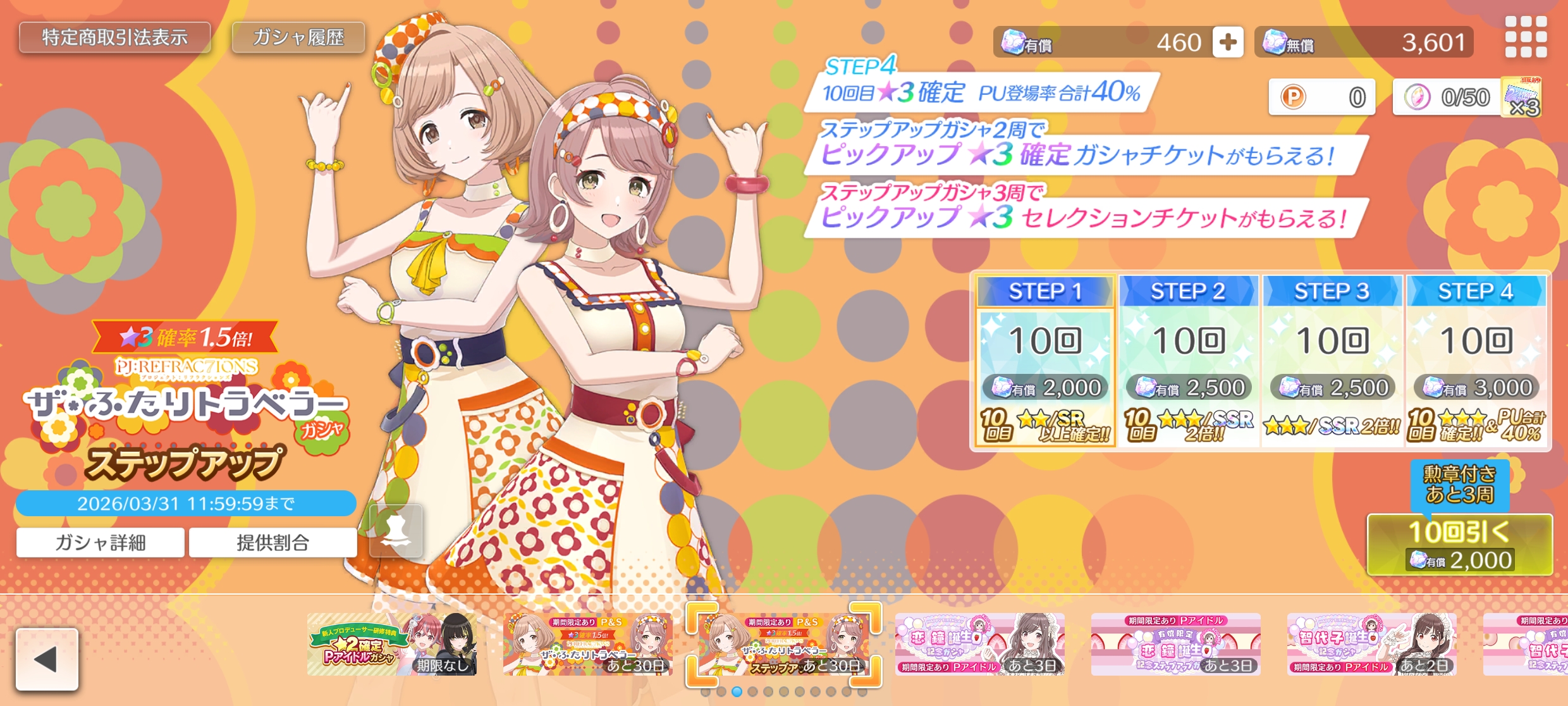Pull 10 times for 2,000 paid jewels
This screenshot has width=1568, height=706.
click(1459, 545)
